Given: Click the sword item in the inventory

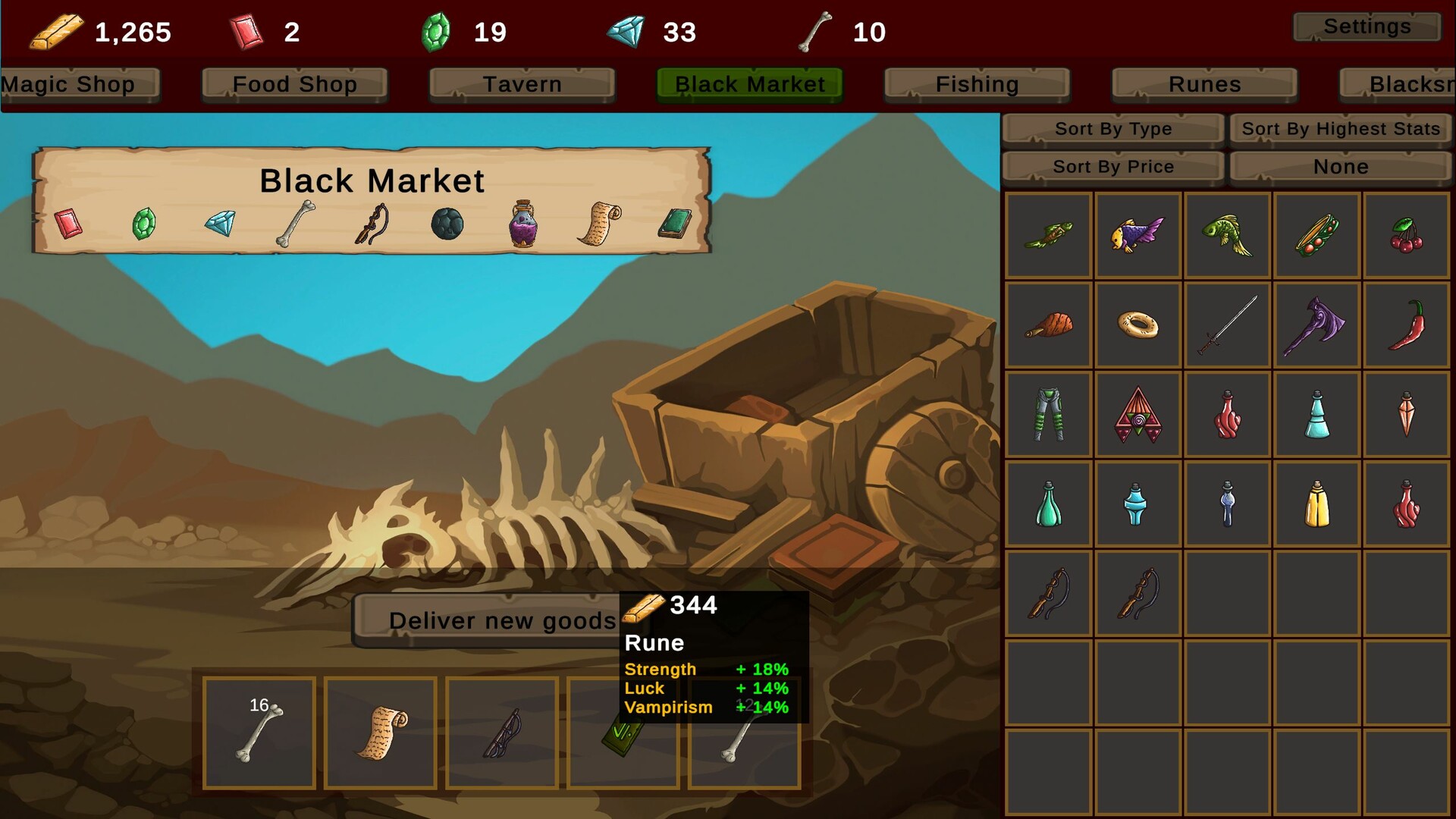Looking at the screenshot, I should click(1226, 325).
